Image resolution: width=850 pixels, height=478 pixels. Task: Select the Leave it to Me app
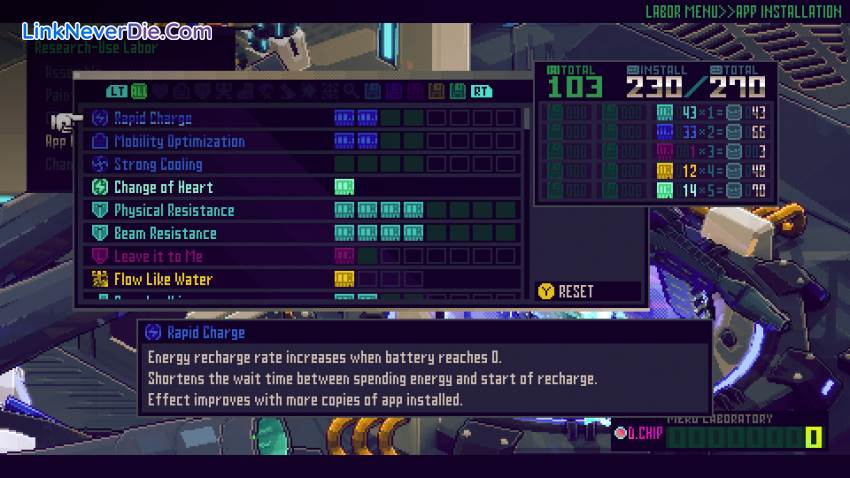[157, 256]
